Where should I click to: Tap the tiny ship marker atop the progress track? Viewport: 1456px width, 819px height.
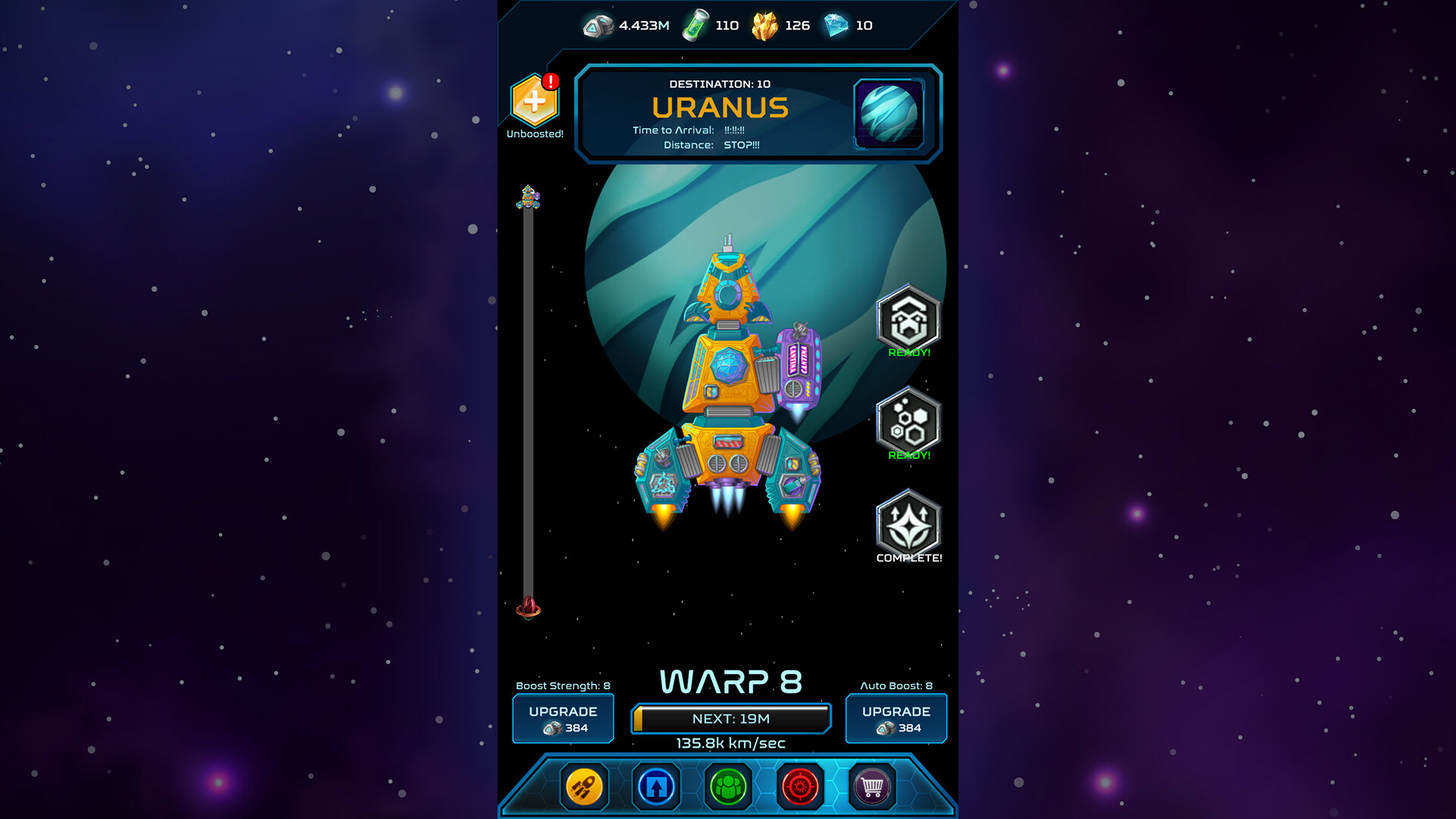pos(529,199)
